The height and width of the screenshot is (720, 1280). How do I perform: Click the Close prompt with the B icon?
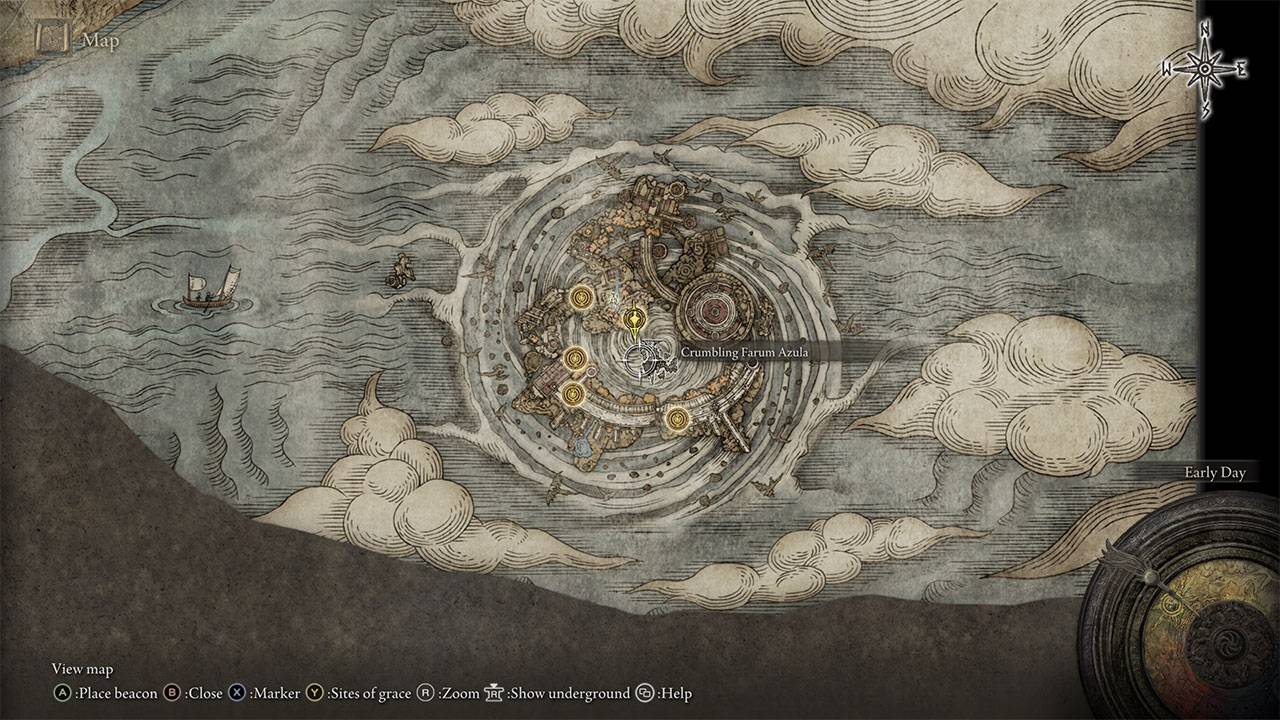click(x=172, y=693)
